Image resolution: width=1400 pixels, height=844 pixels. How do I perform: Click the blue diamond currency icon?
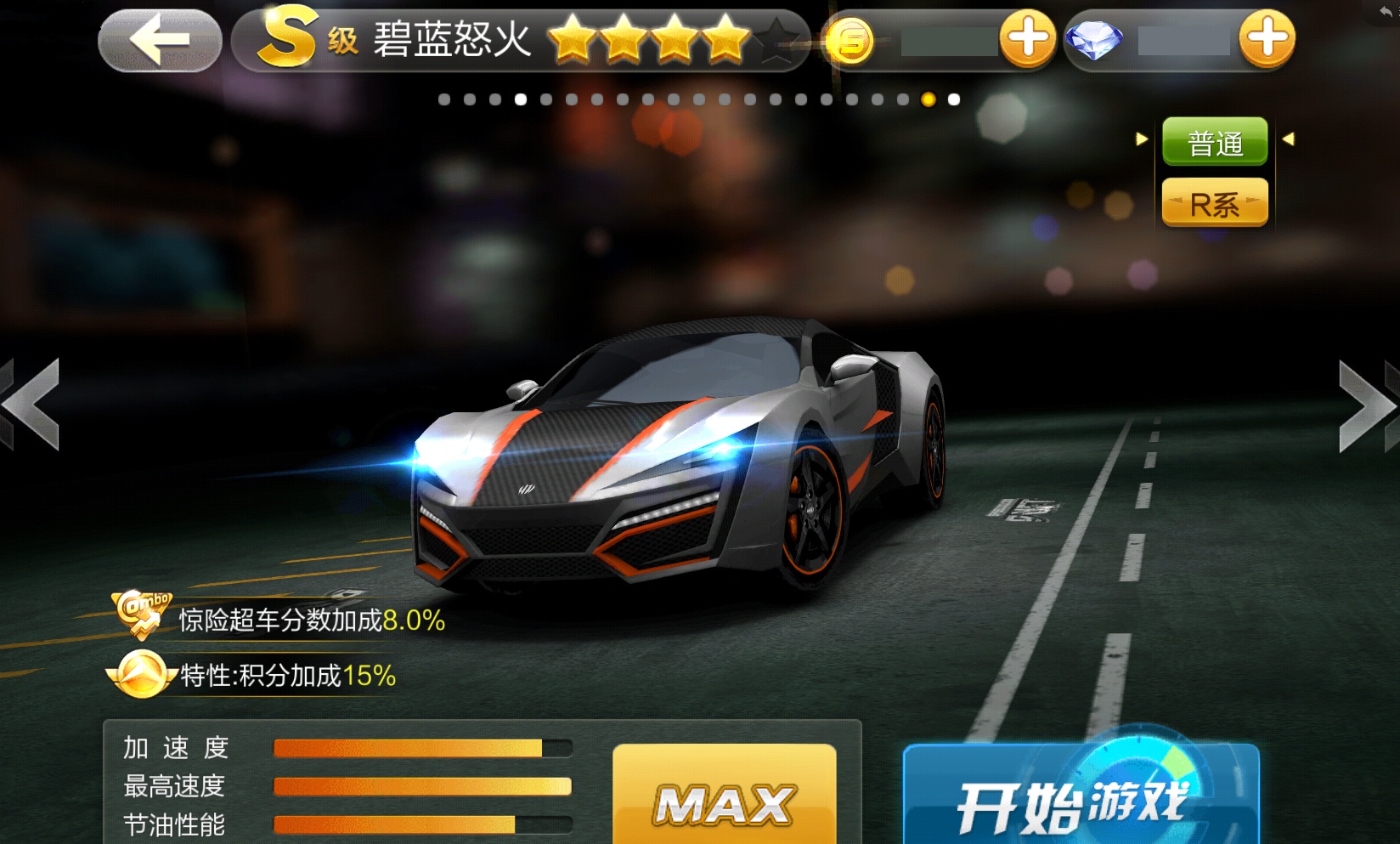click(x=1093, y=40)
